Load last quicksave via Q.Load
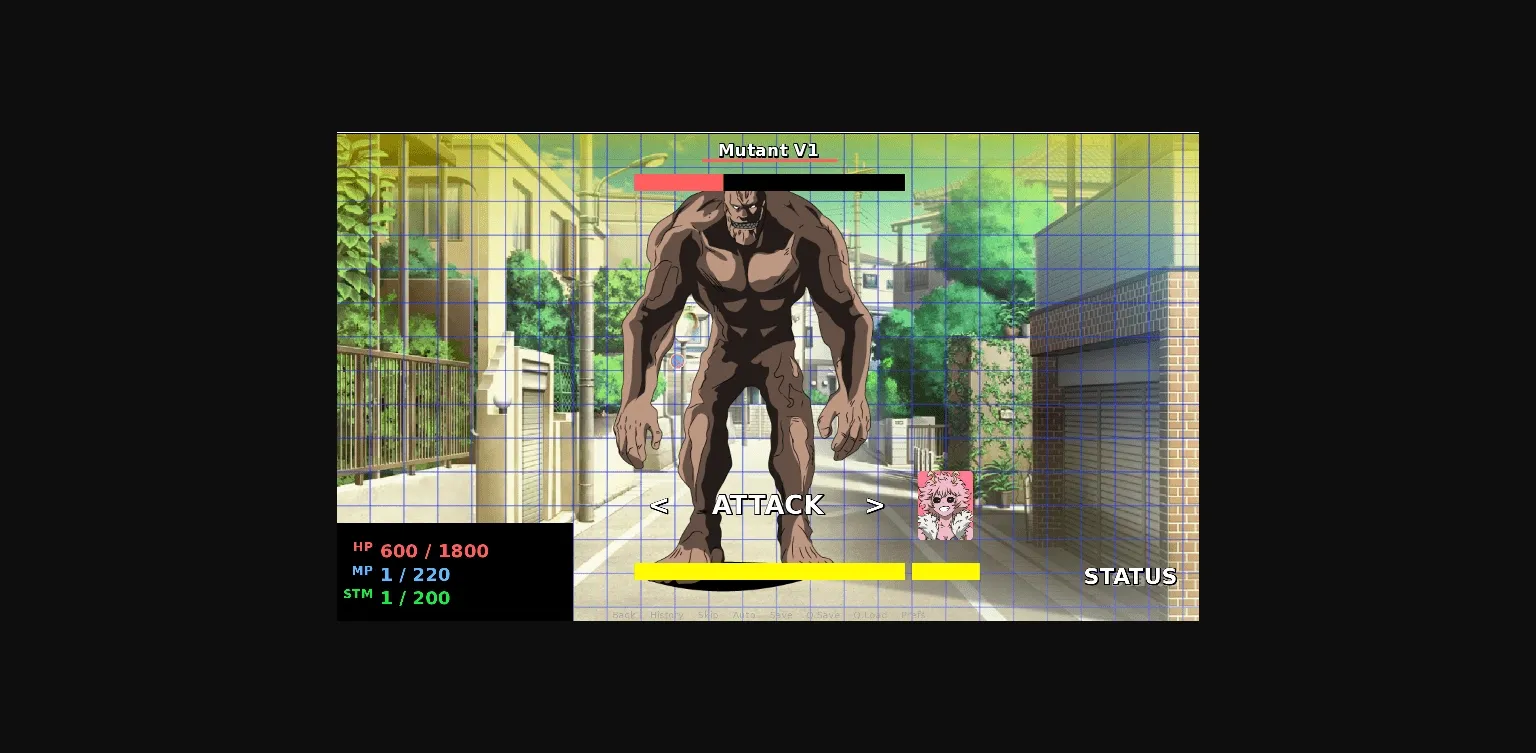This screenshot has height=753, width=1536. (867, 616)
